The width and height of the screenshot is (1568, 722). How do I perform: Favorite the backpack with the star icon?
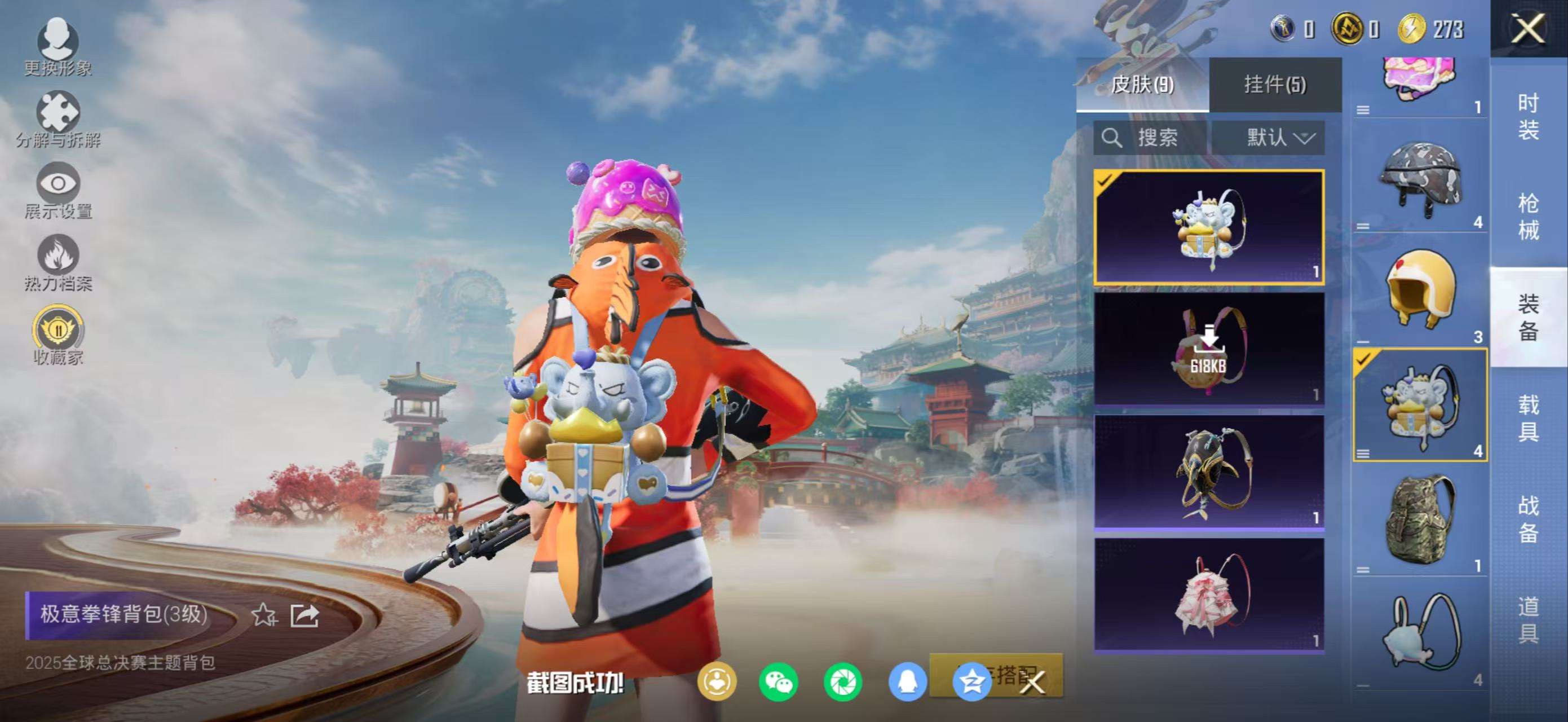pyautogui.click(x=264, y=615)
